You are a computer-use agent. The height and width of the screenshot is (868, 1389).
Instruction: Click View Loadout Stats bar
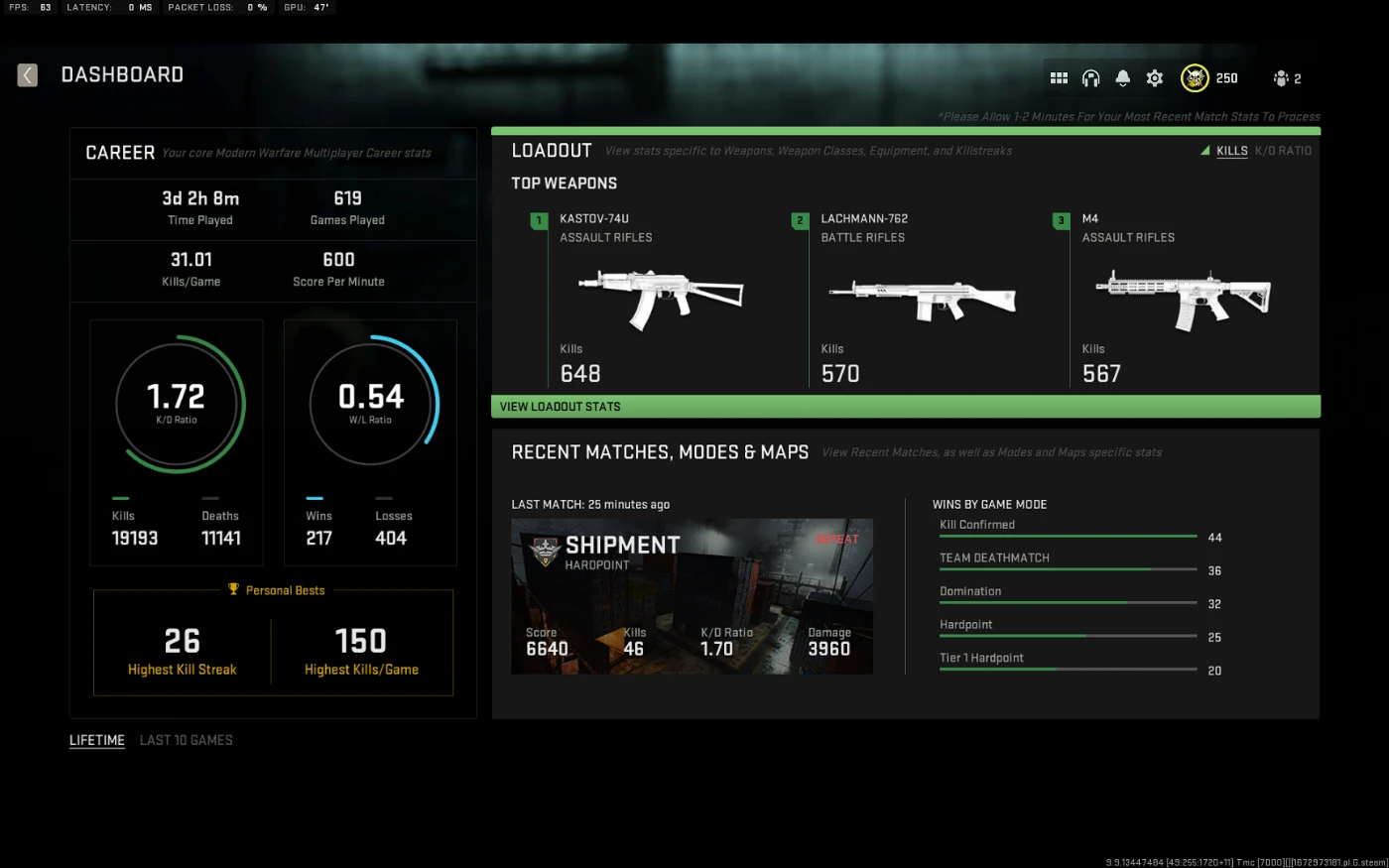[905, 407]
